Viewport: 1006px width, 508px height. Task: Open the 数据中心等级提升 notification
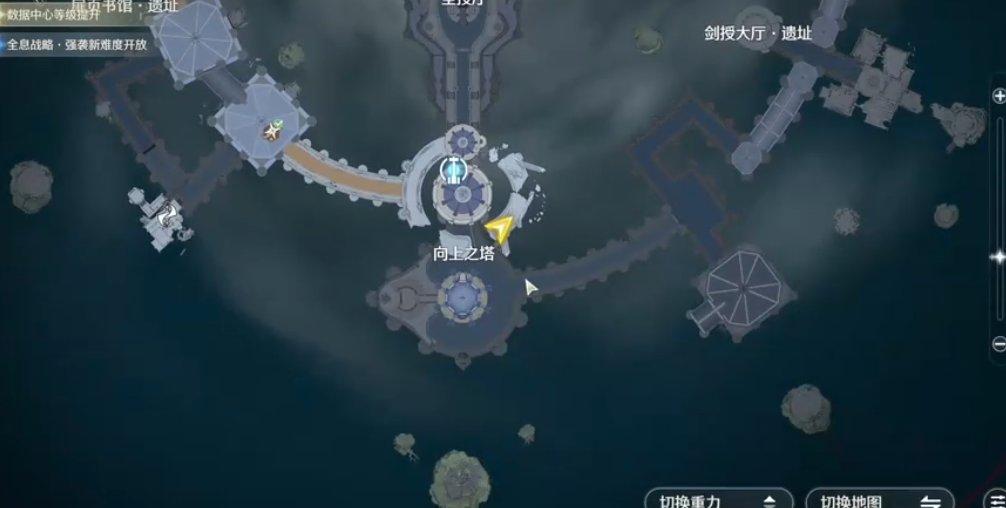click(62, 17)
